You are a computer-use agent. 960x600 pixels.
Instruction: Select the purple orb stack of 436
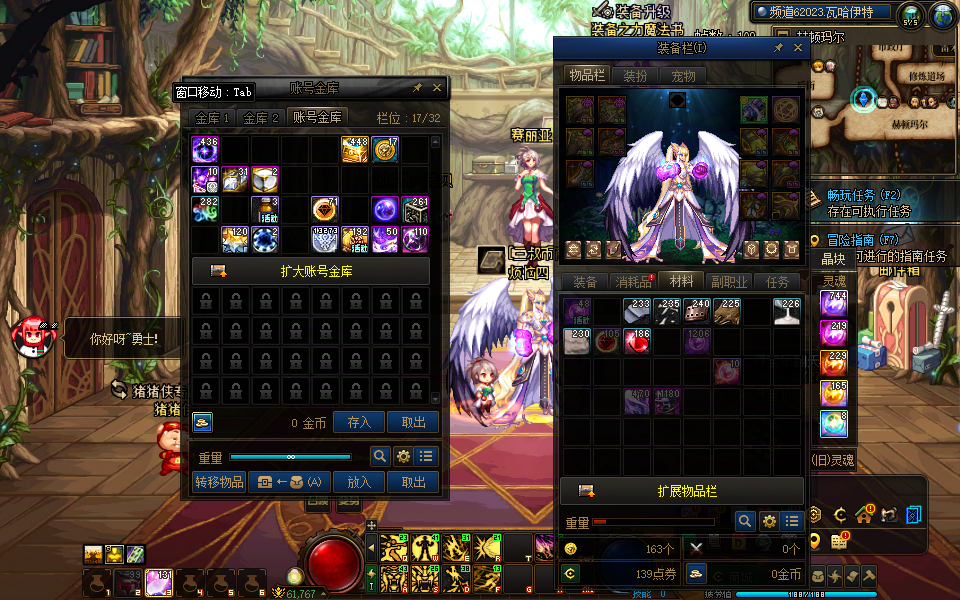click(x=205, y=150)
